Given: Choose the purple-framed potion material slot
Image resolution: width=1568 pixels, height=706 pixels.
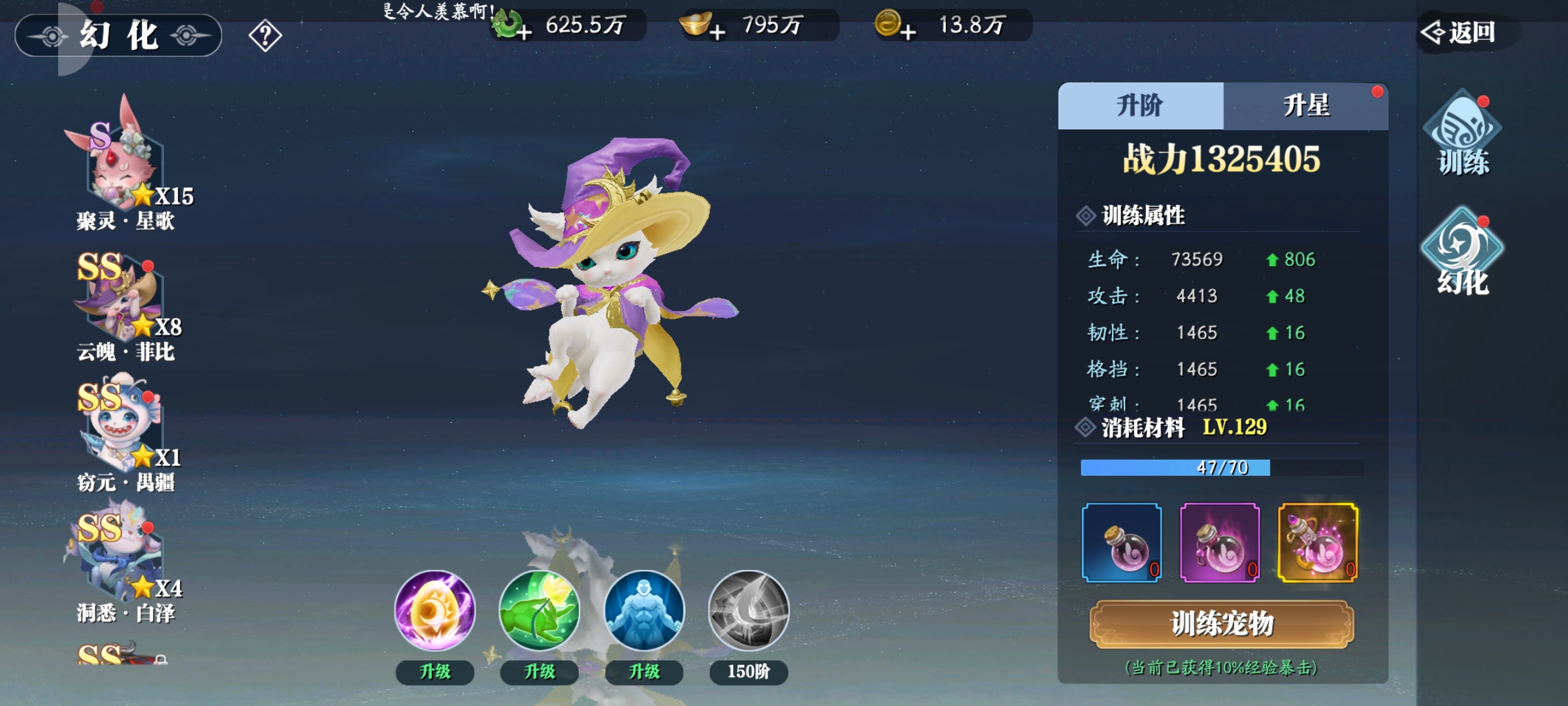Looking at the screenshot, I should 1220,542.
